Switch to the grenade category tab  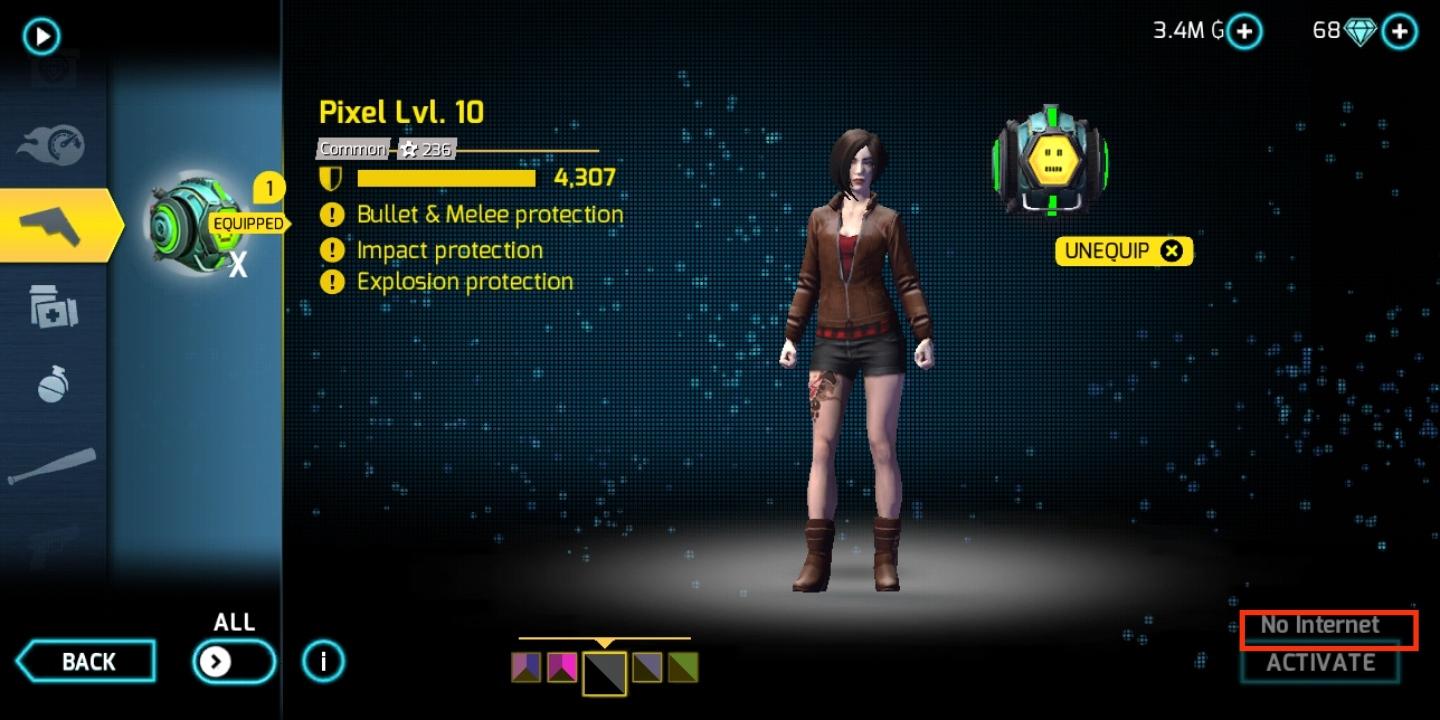tap(53, 385)
